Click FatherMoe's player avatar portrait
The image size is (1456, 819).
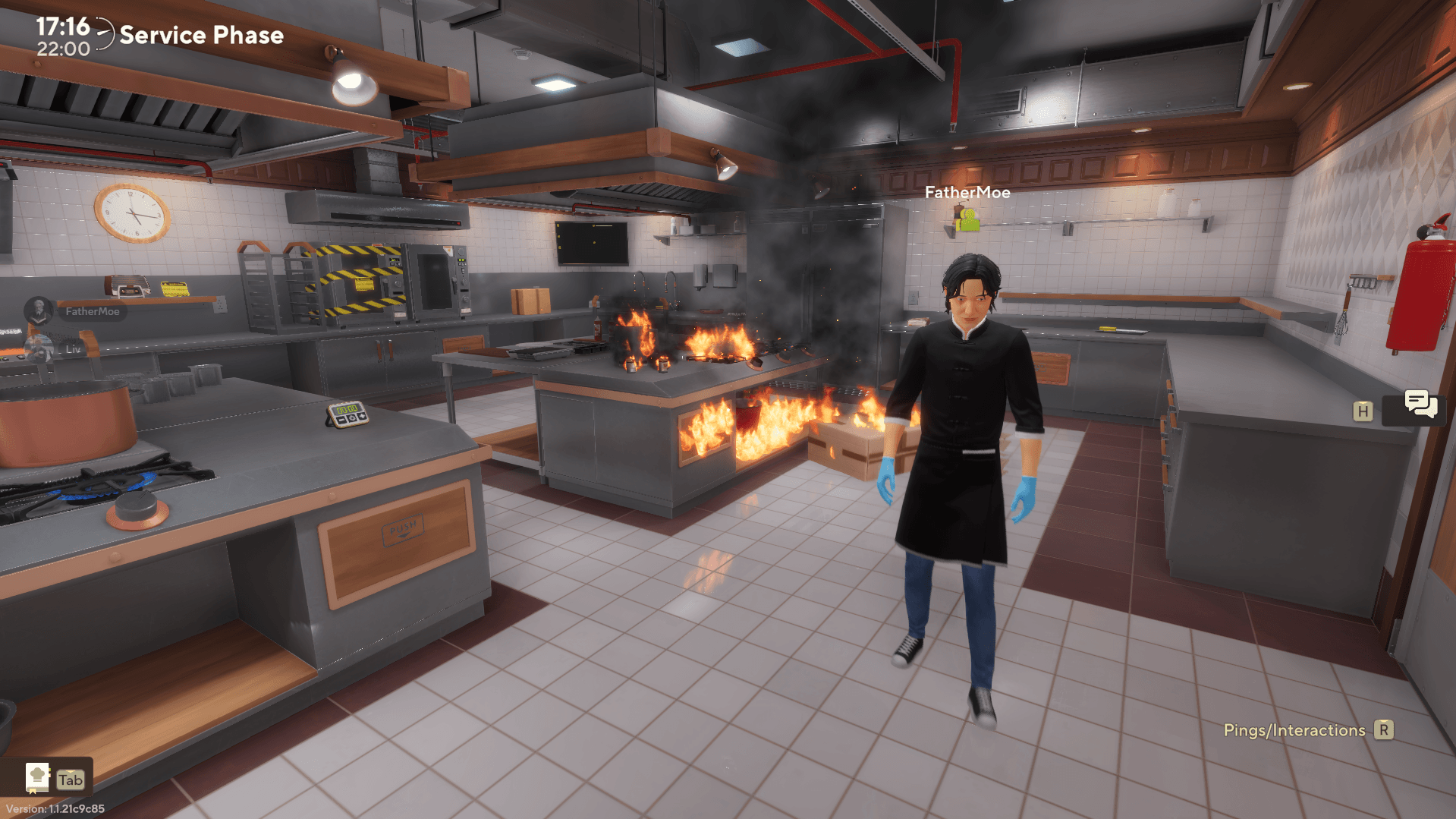(39, 311)
